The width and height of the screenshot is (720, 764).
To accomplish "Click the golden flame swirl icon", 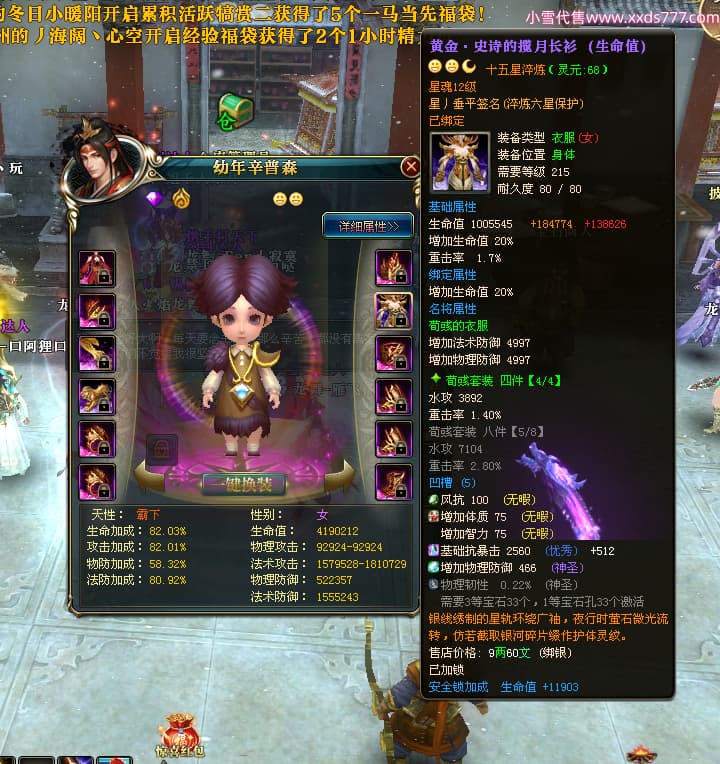I will tap(181, 198).
